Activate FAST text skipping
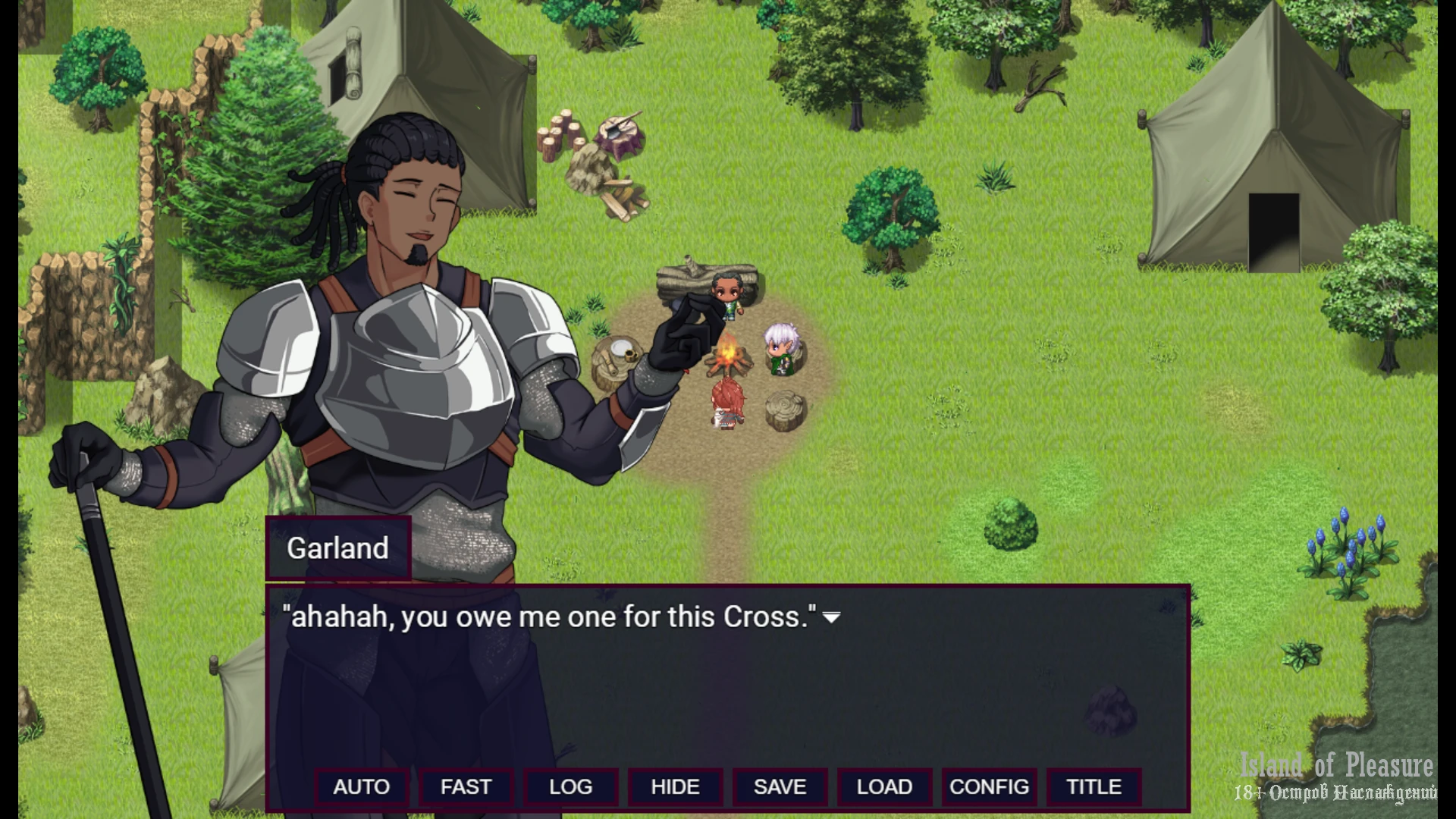 [466, 787]
